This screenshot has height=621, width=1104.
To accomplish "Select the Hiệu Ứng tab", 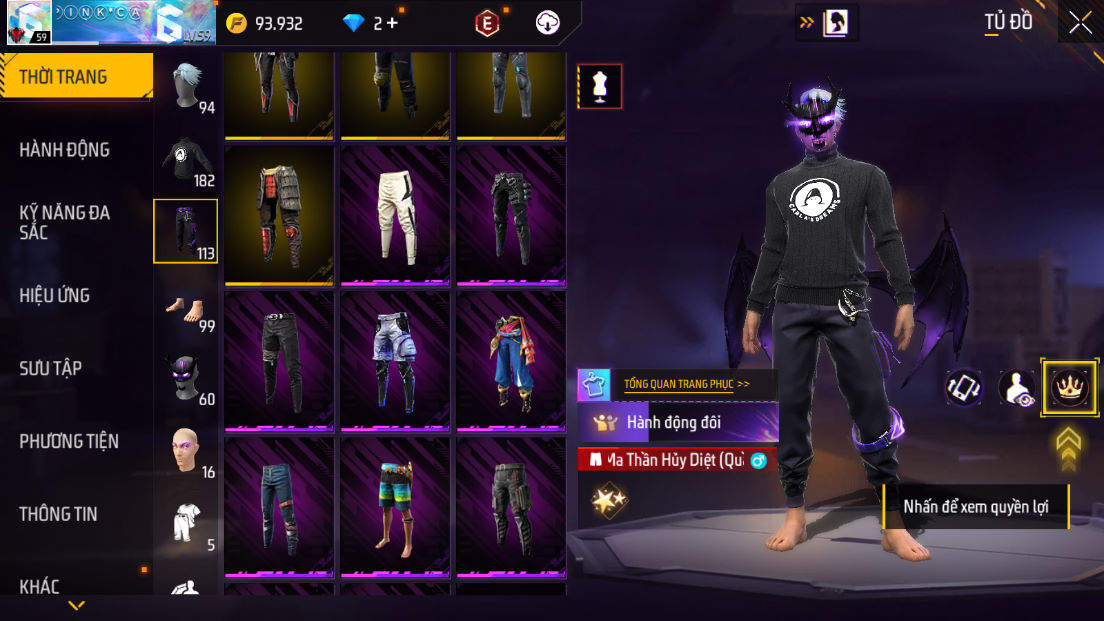I will click(x=55, y=295).
